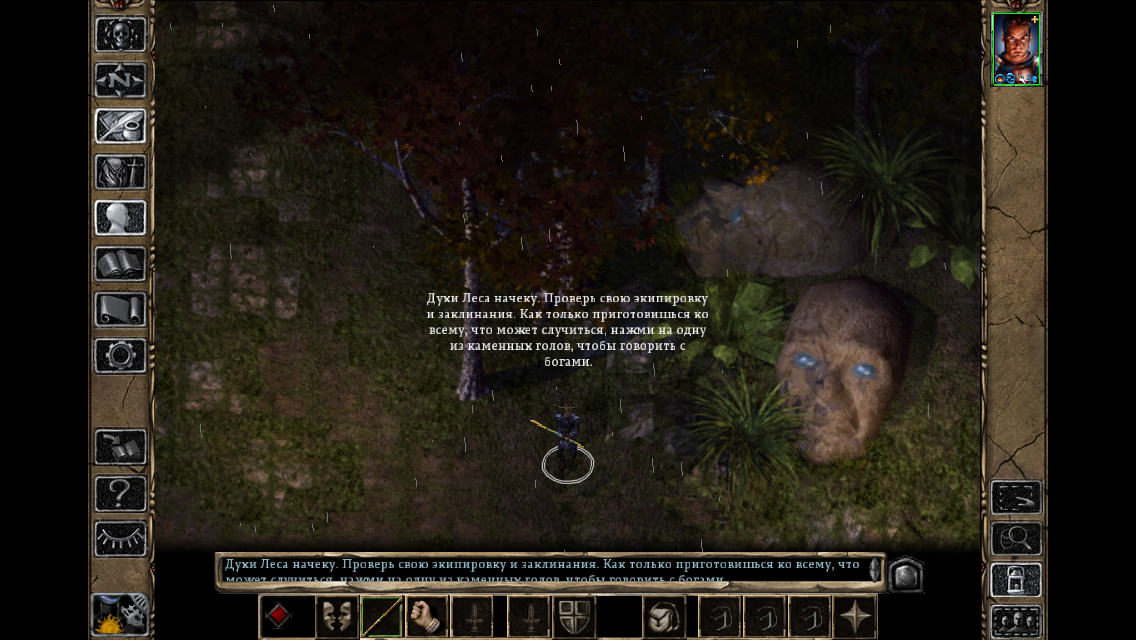Open the journal quill button
1136x640 pixels.
coord(121,127)
